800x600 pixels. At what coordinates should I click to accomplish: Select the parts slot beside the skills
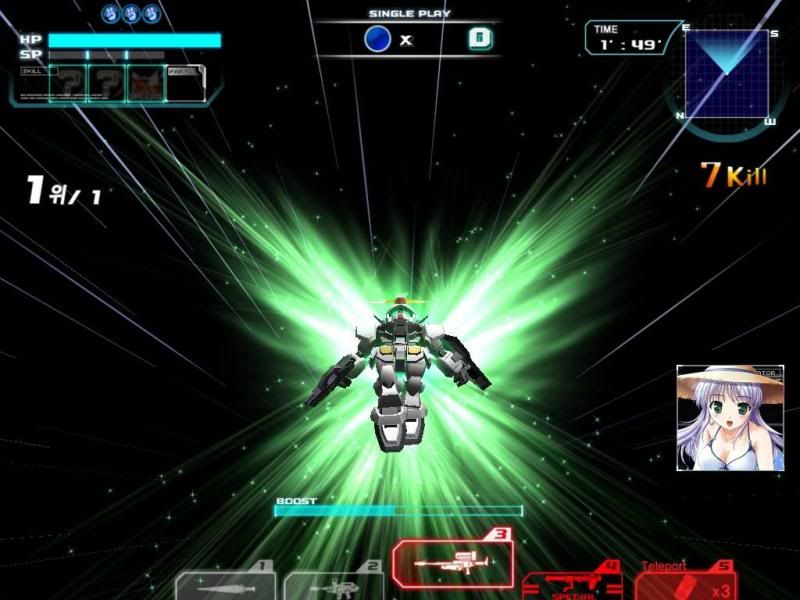184,84
